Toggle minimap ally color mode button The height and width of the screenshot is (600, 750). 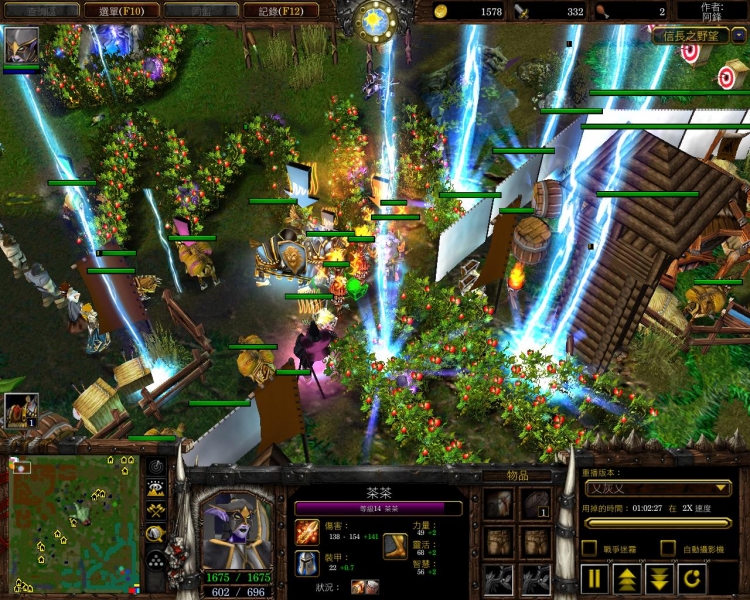coord(157,511)
